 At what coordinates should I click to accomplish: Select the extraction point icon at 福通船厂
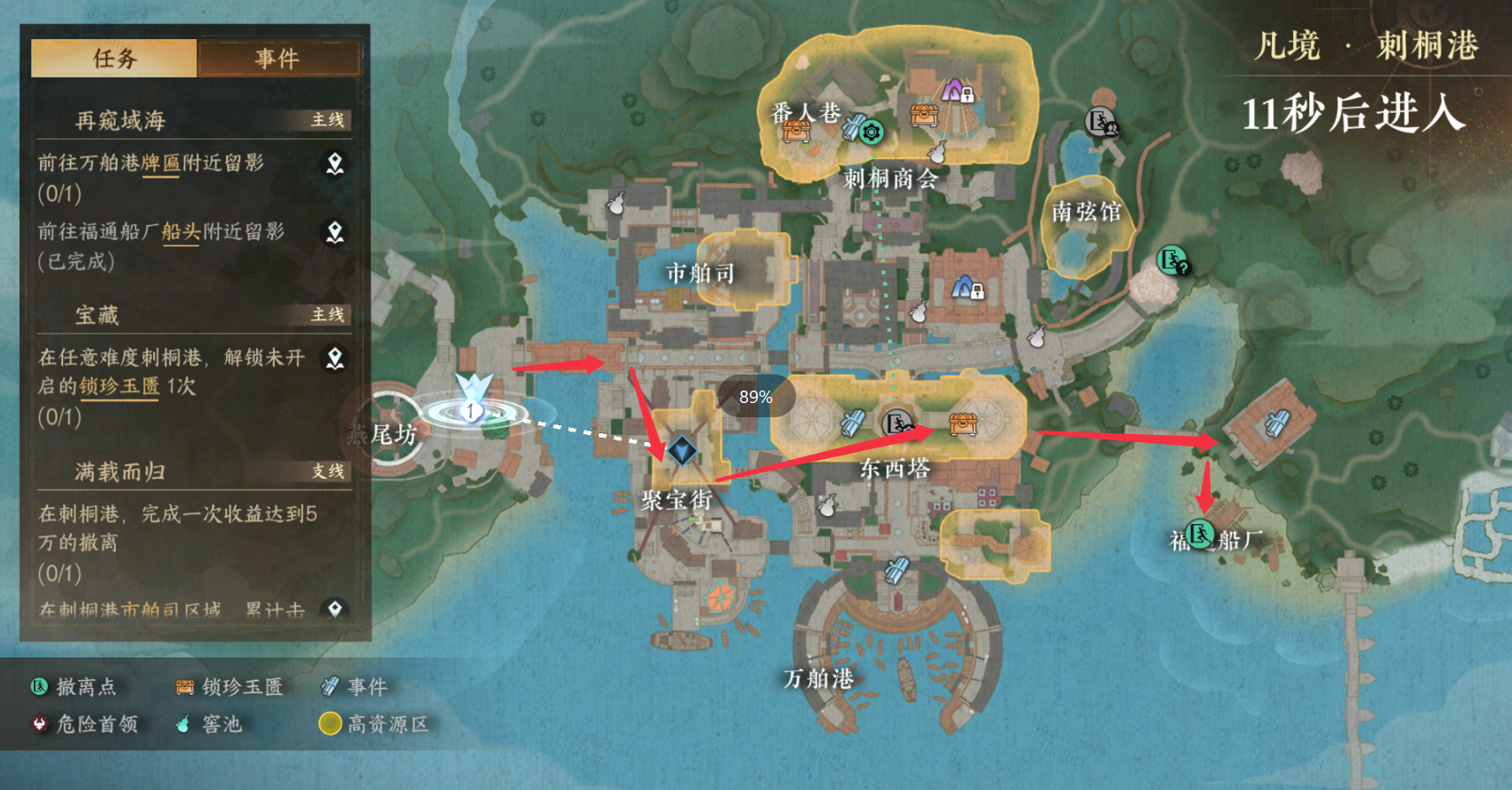click(x=1201, y=534)
